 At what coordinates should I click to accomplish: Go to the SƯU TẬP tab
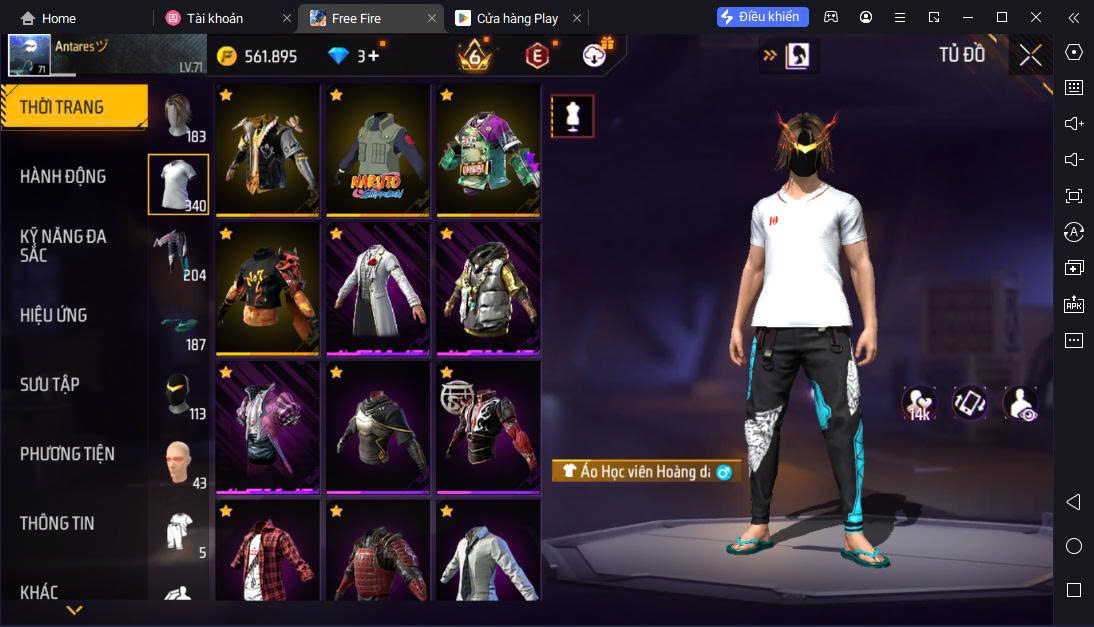pos(50,384)
